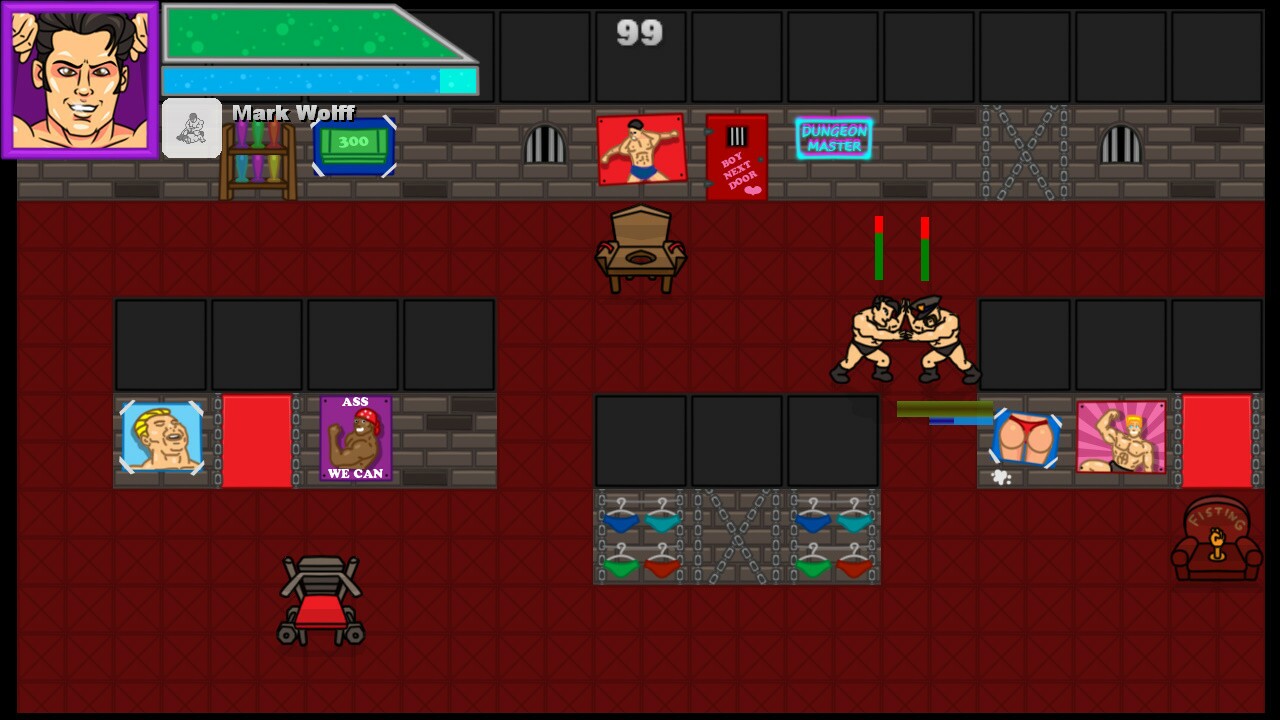Select the grapple move skill icon
Image resolution: width=1280 pixels, height=720 pixels.
point(190,128)
